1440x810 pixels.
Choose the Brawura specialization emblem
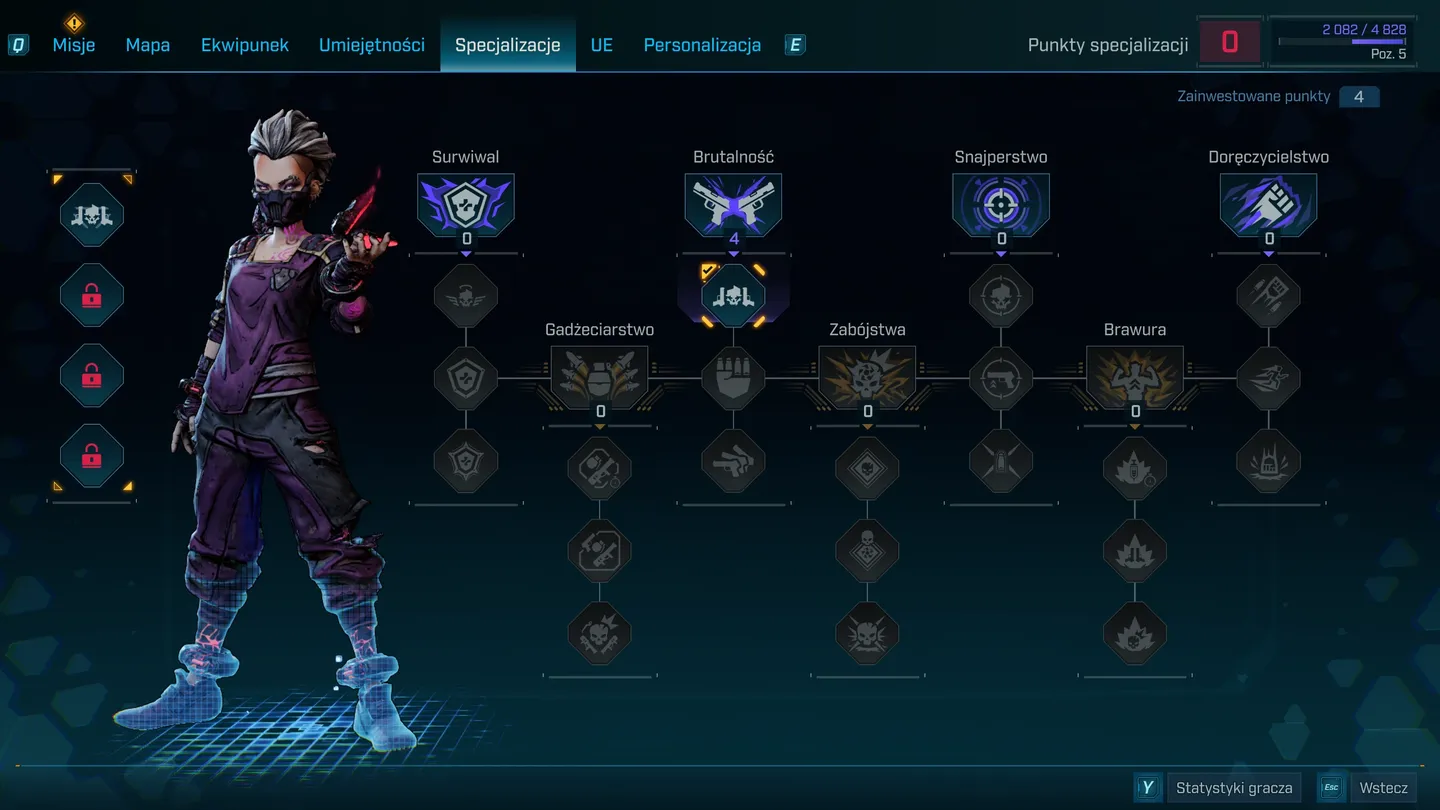[x=1135, y=376]
